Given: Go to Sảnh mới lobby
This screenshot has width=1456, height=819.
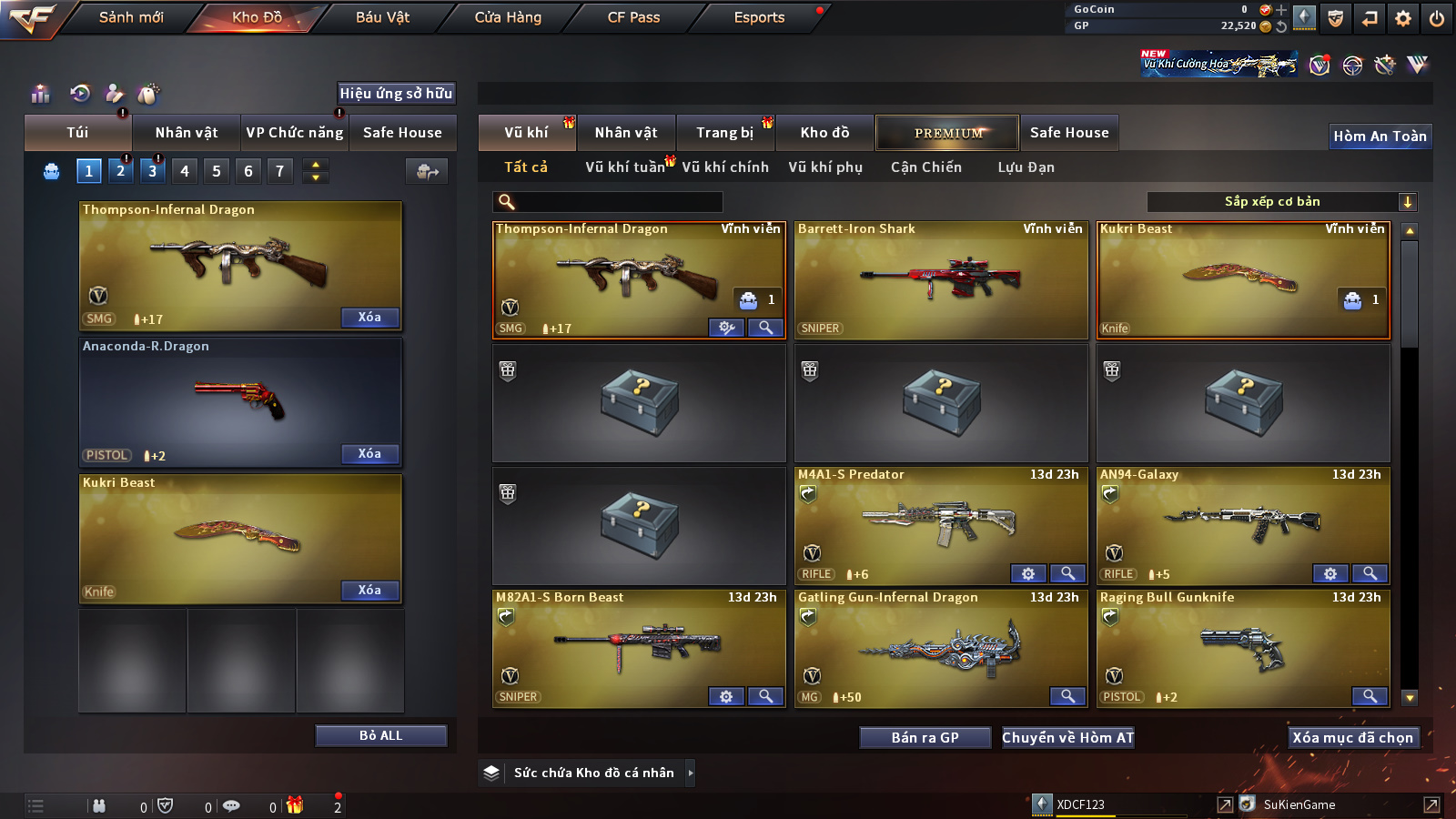Looking at the screenshot, I should [x=131, y=17].
